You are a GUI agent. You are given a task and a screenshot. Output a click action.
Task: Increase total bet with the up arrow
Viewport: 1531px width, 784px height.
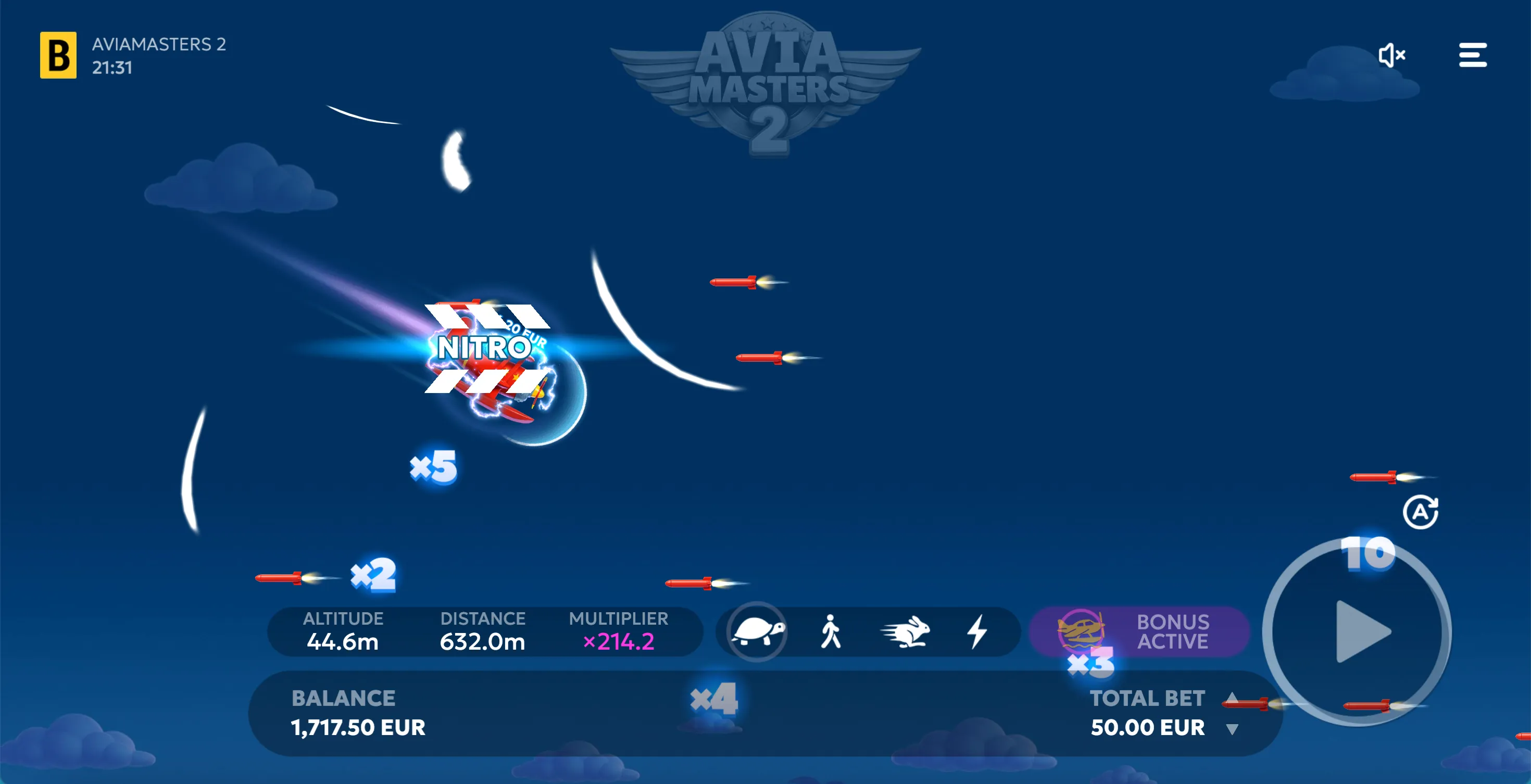(1233, 699)
